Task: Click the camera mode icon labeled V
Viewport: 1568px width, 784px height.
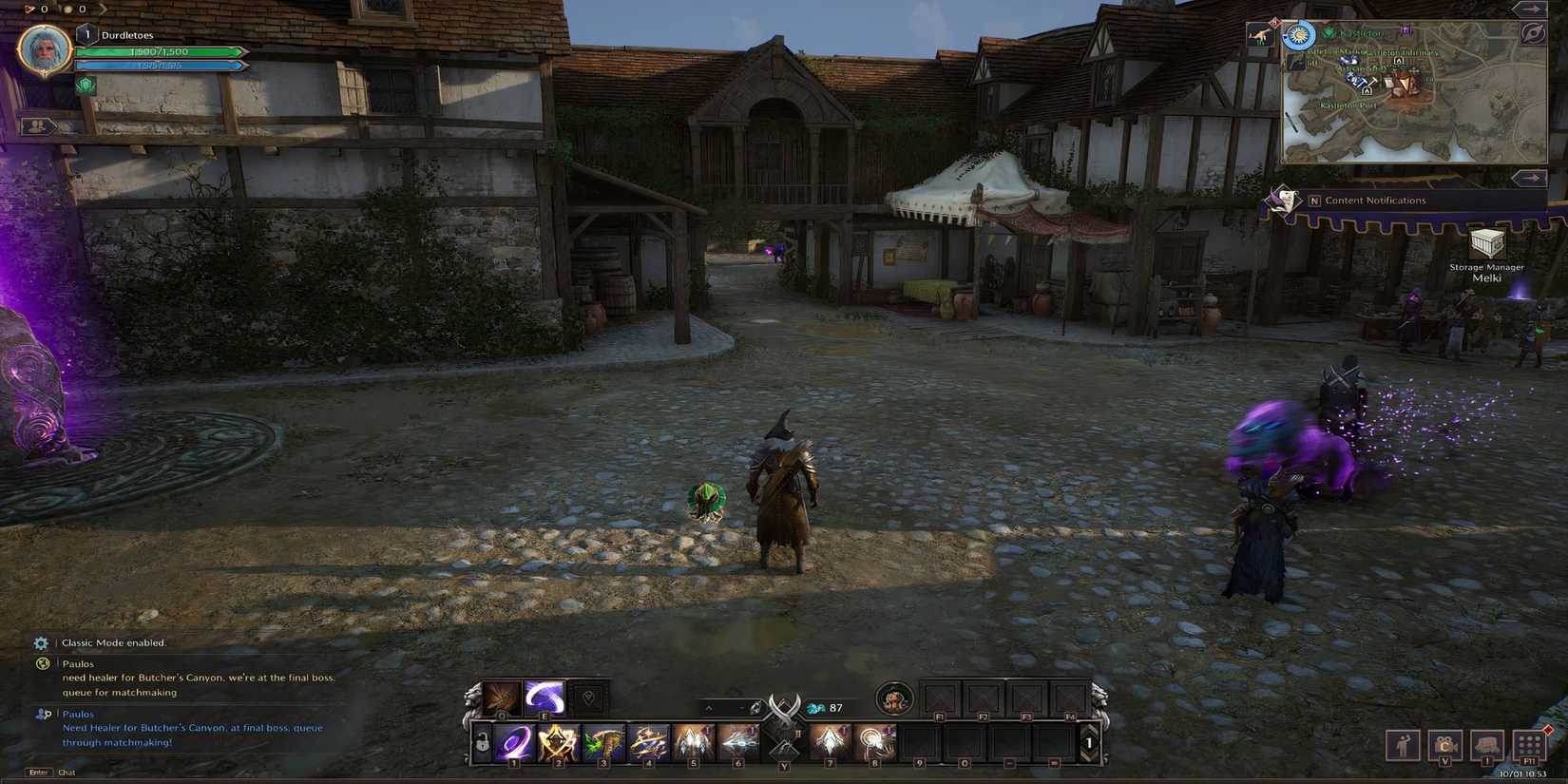Action: [1445, 746]
